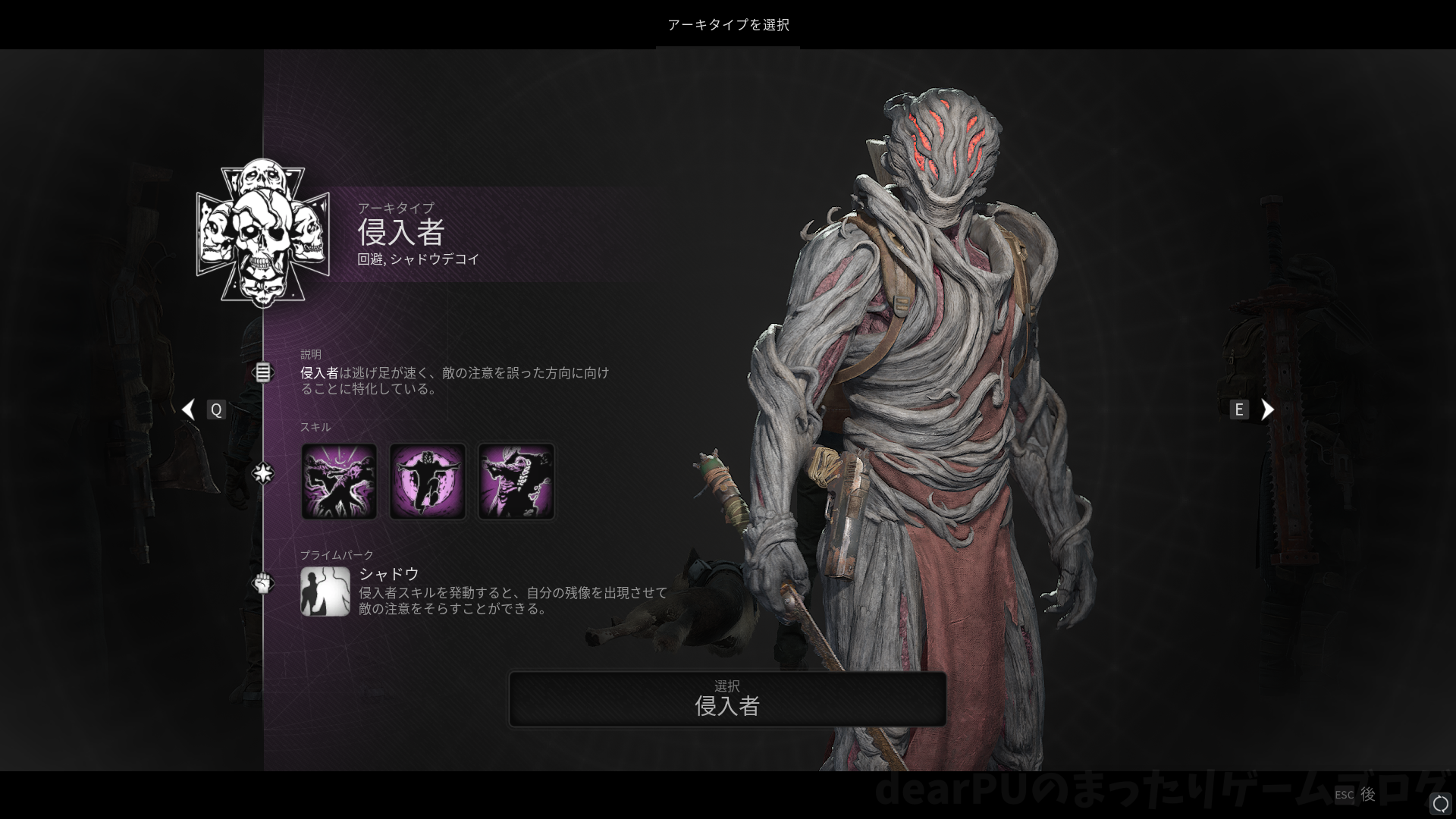The height and width of the screenshot is (819, 1456).
Task: Pick the third skill icon with cloaked figure
Action: (x=516, y=482)
